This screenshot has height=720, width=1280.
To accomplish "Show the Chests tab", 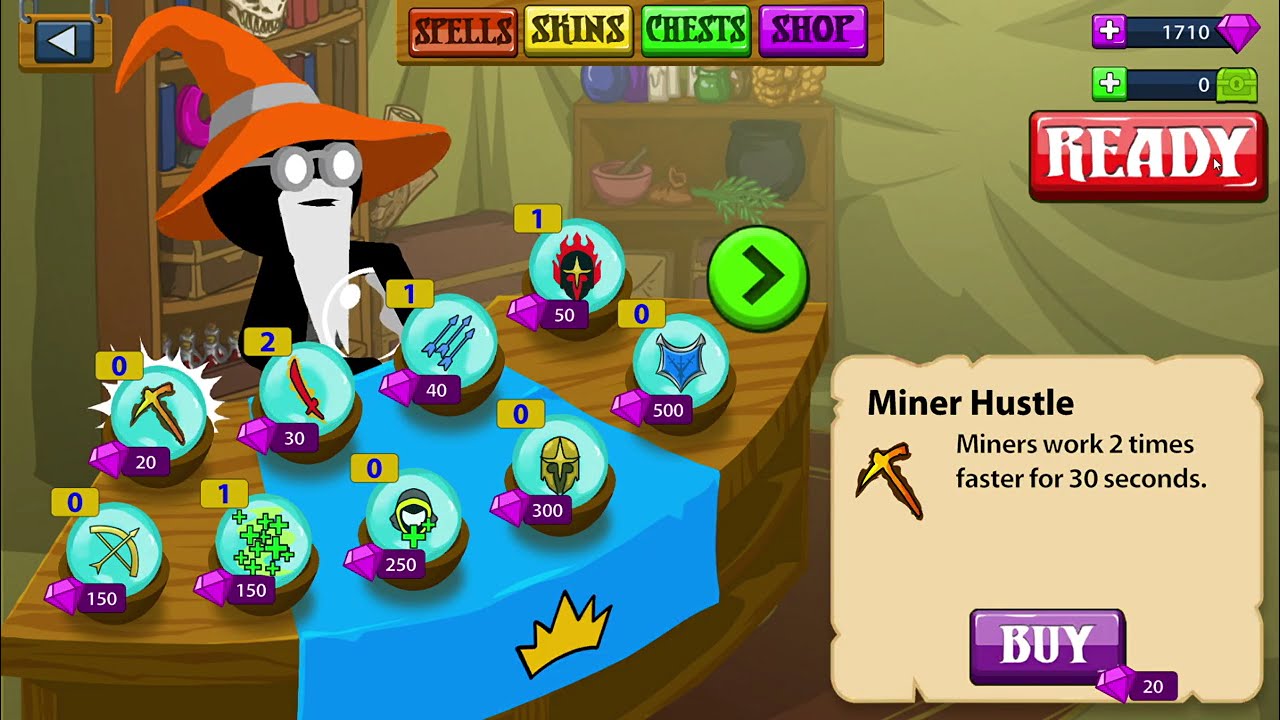I will [695, 32].
